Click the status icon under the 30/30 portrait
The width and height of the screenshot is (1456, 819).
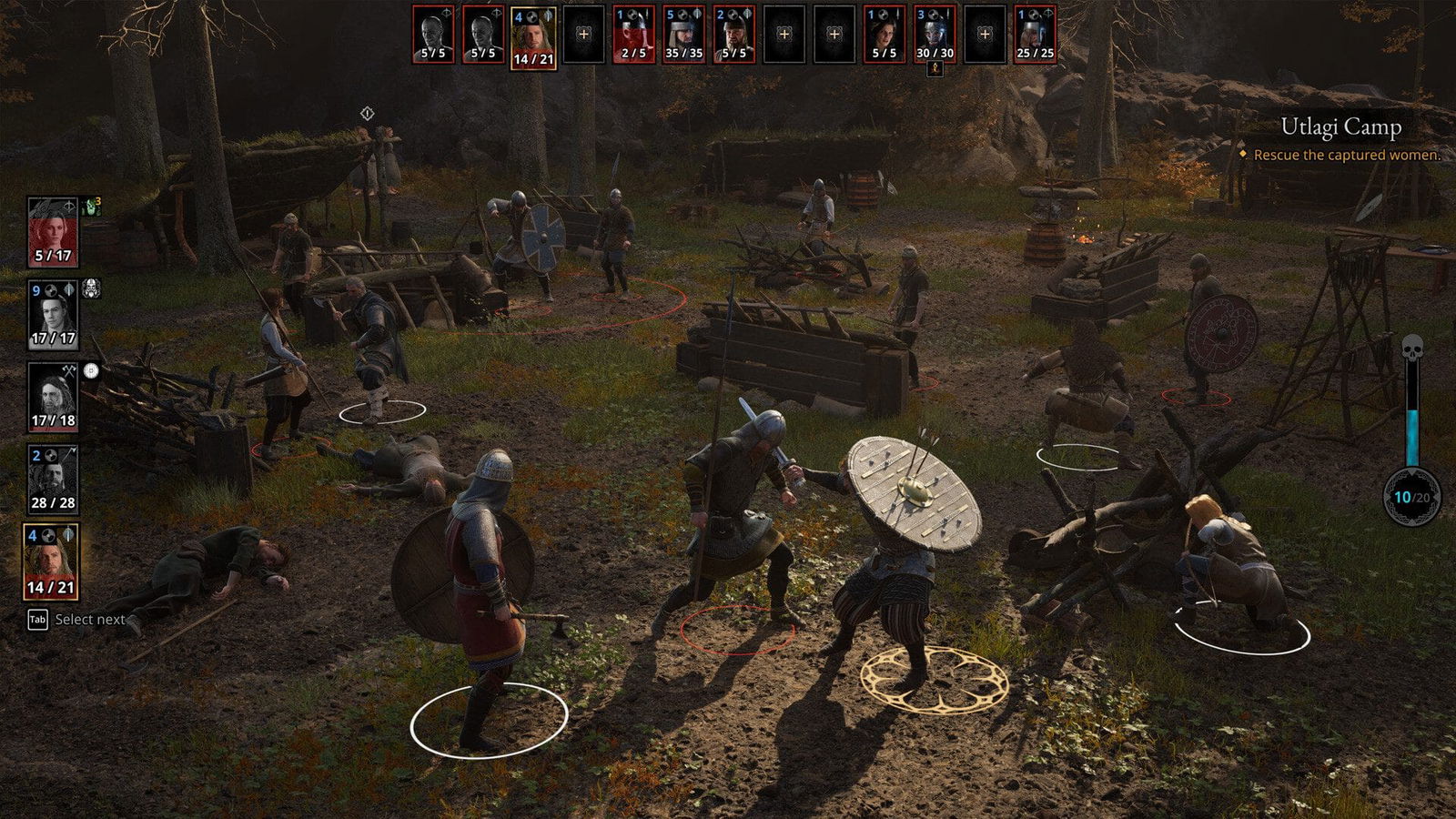pos(935,69)
